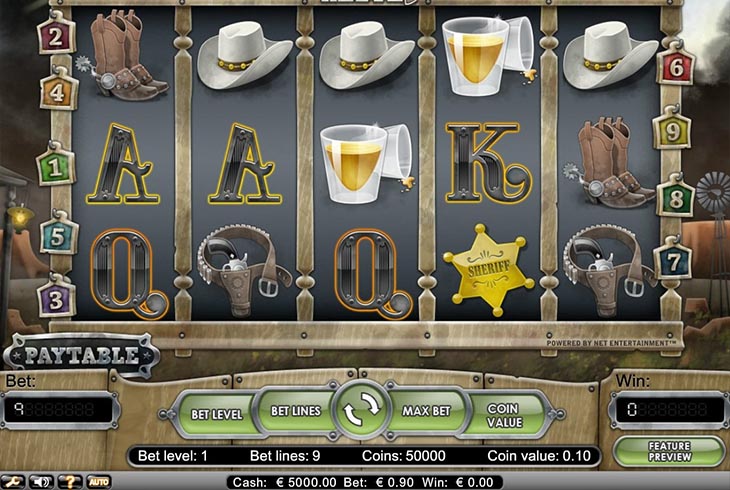
Task: Open the Feature Preview
Action: pyautogui.click(x=669, y=451)
